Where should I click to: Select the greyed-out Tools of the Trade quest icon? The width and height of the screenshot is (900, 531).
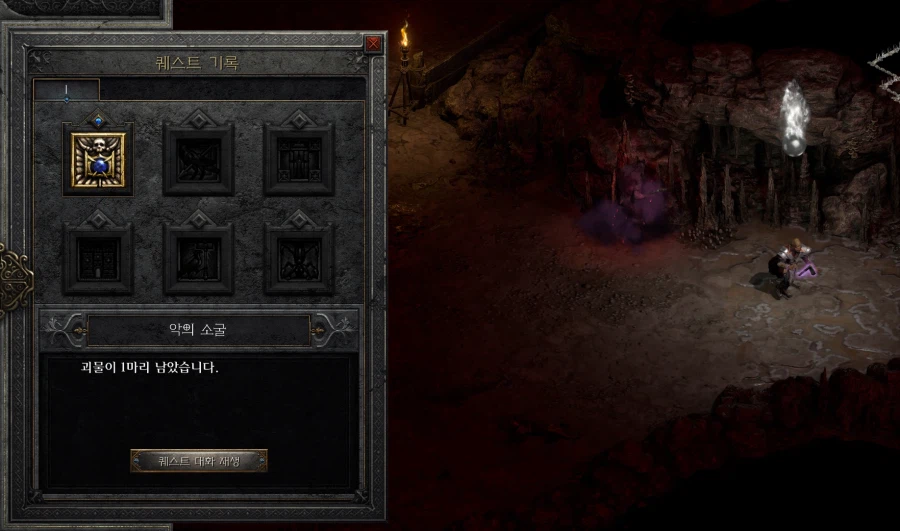[198, 258]
